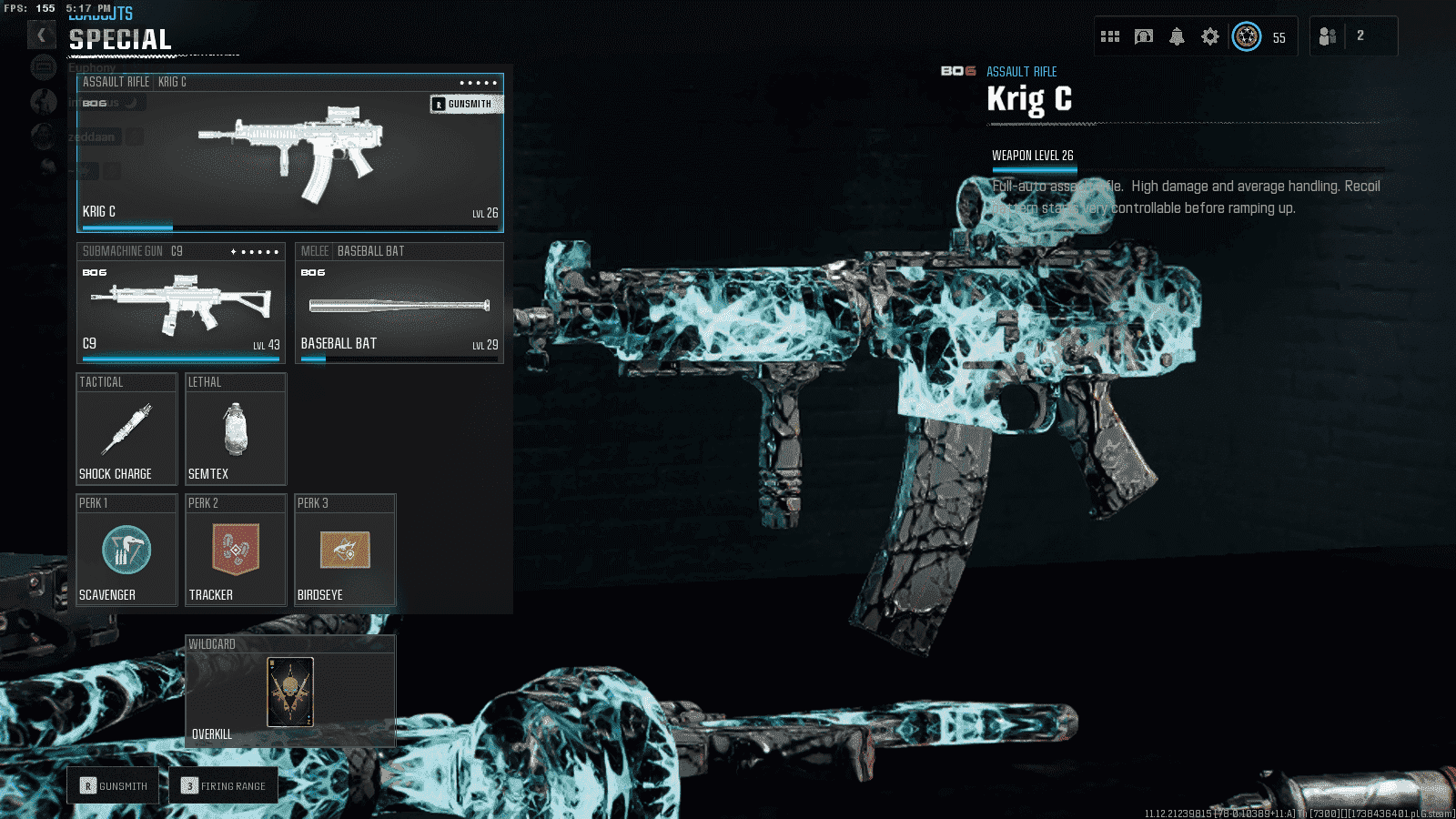Open Gunsmith on the Krig C card

pos(467,104)
